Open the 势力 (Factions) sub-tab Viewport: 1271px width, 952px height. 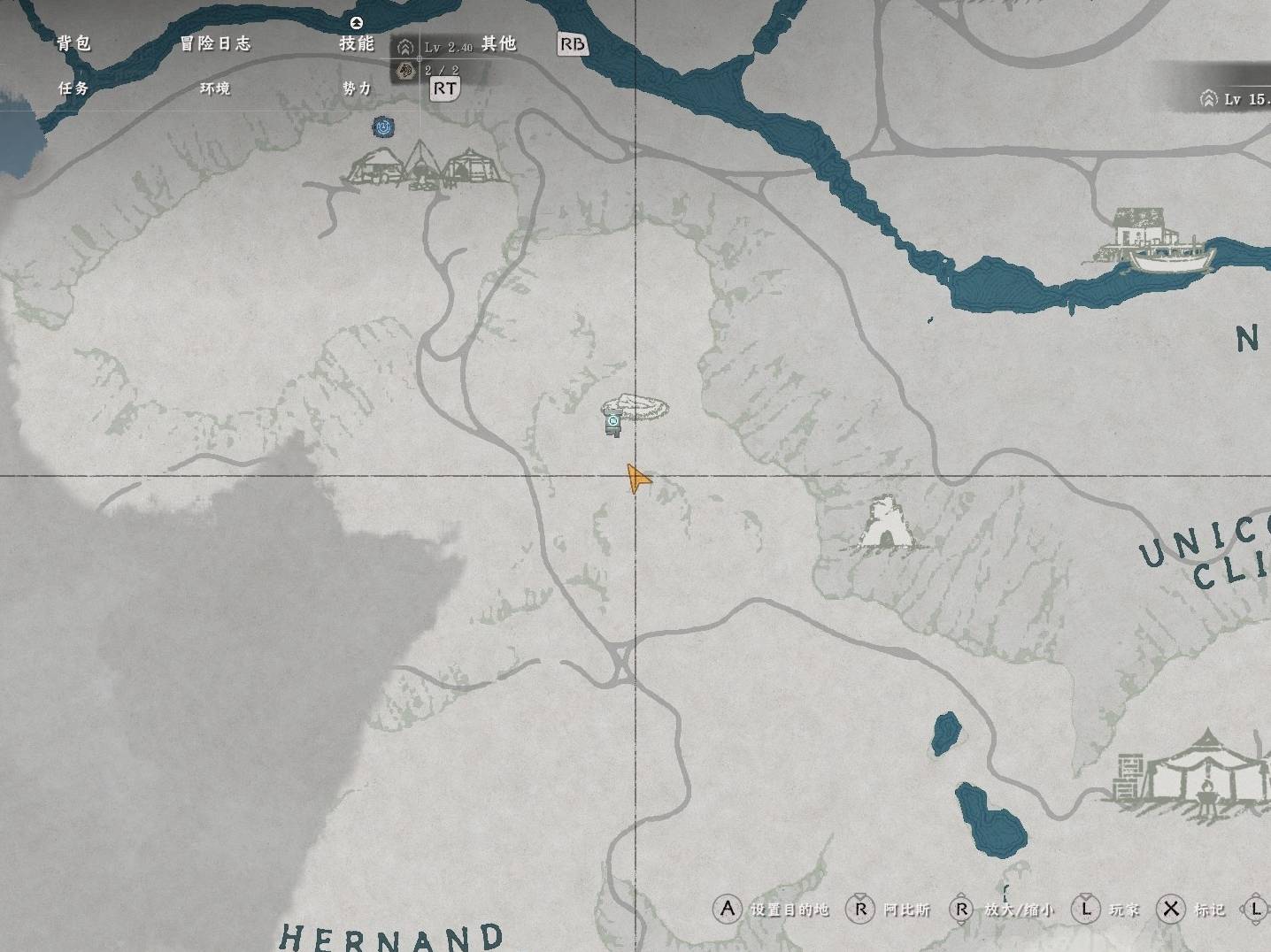(357, 88)
